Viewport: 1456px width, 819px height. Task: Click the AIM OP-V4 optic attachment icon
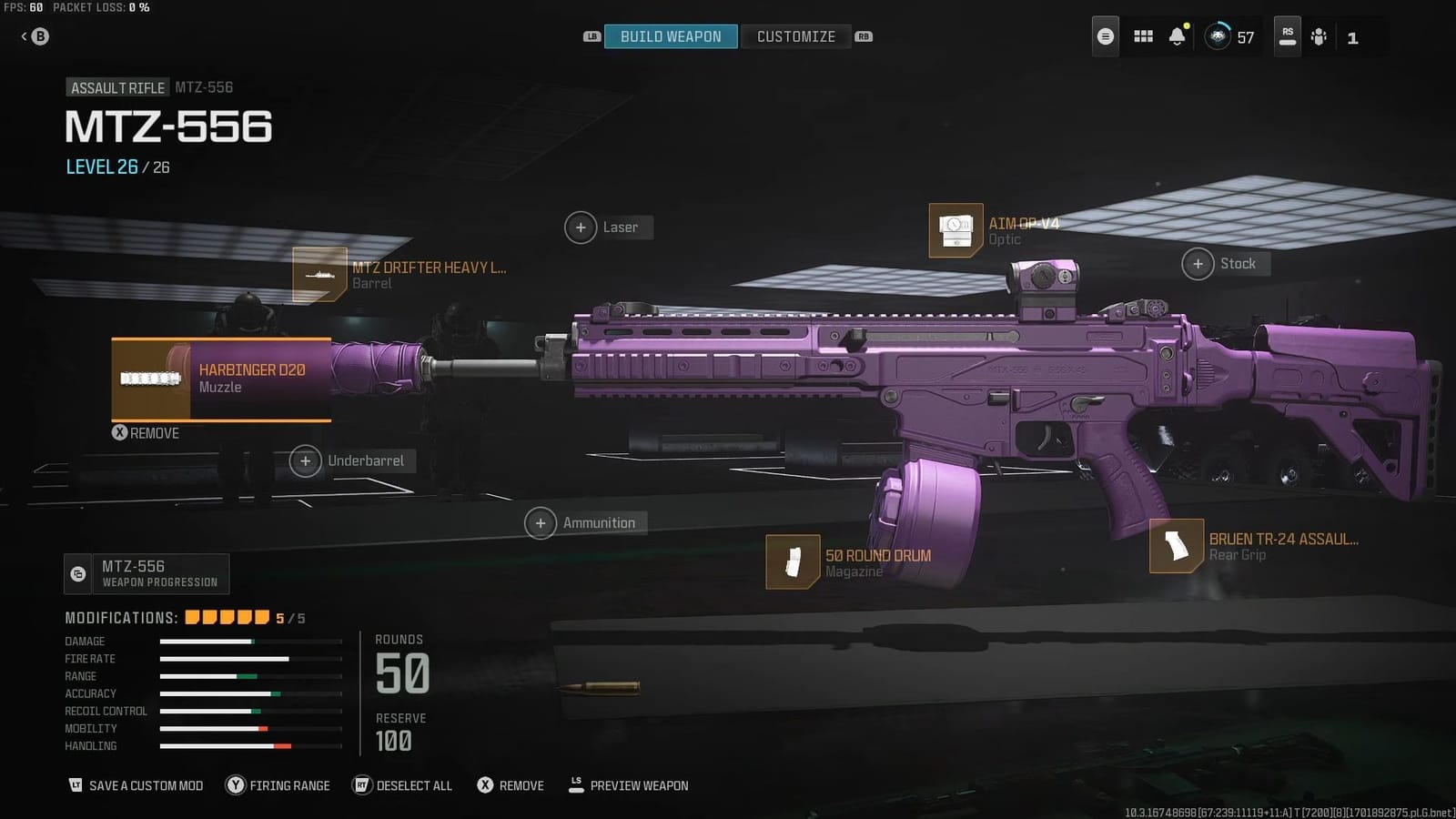coord(955,227)
